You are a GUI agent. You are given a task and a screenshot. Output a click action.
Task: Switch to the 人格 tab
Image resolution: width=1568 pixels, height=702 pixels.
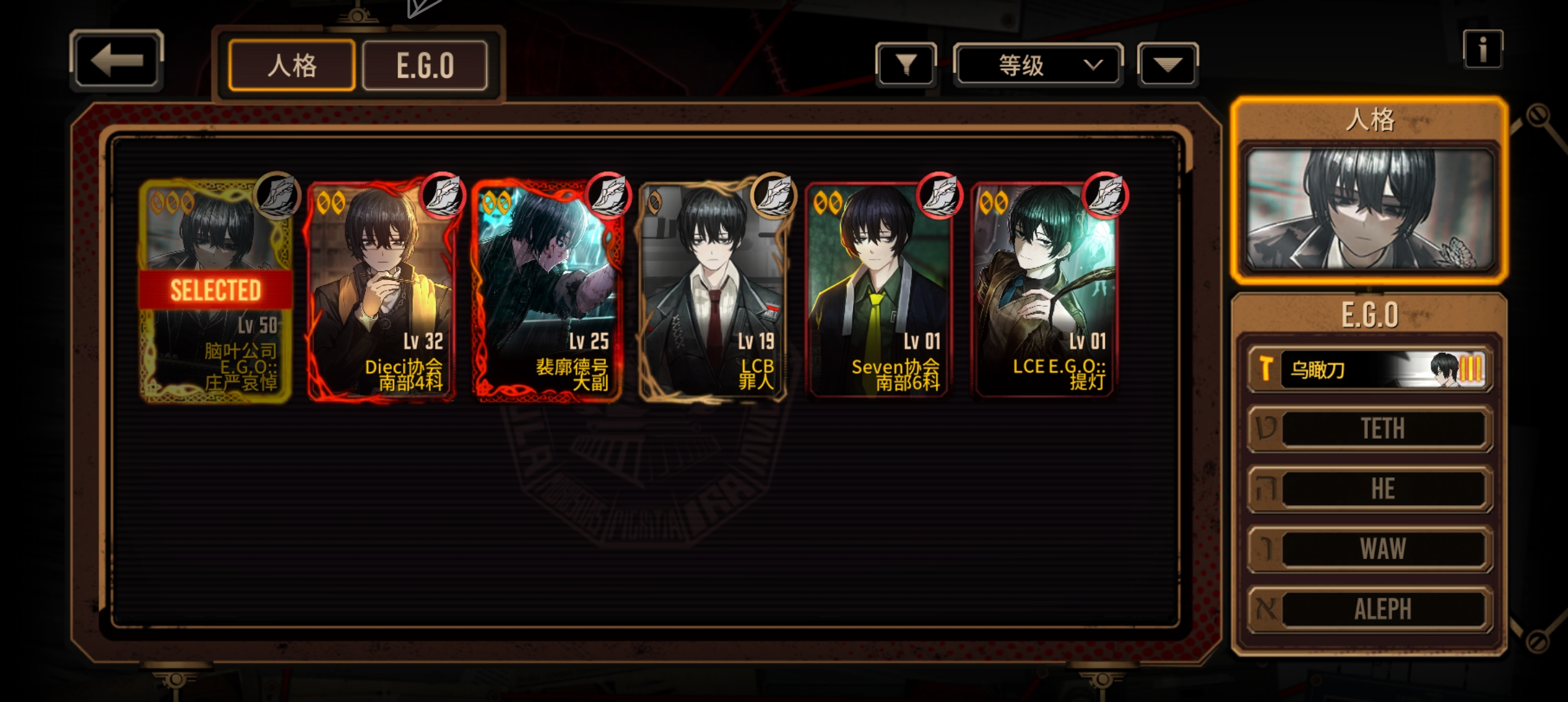pyautogui.click(x=292, y=66)
